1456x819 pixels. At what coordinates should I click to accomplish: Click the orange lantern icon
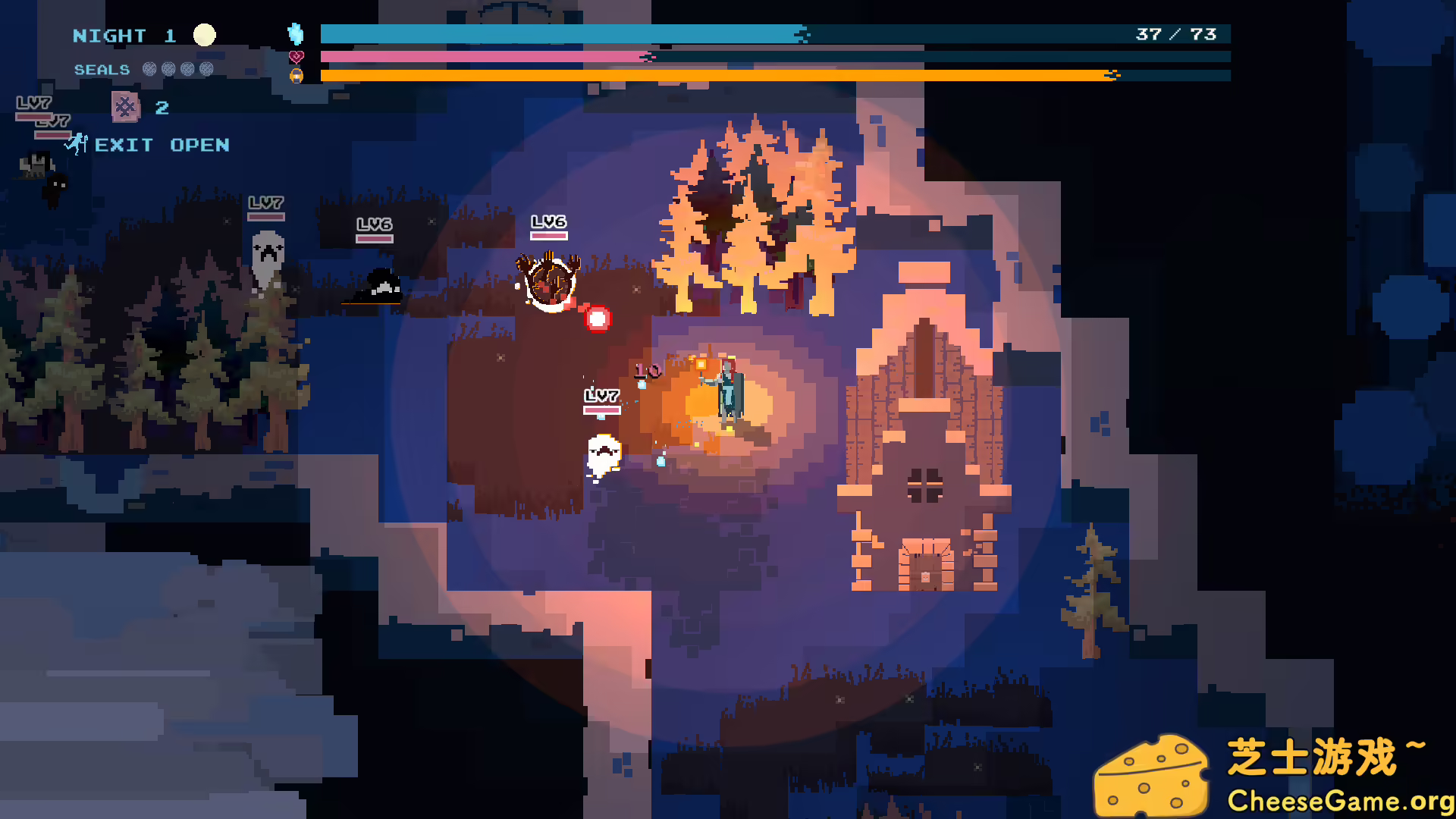click(296, 75)
